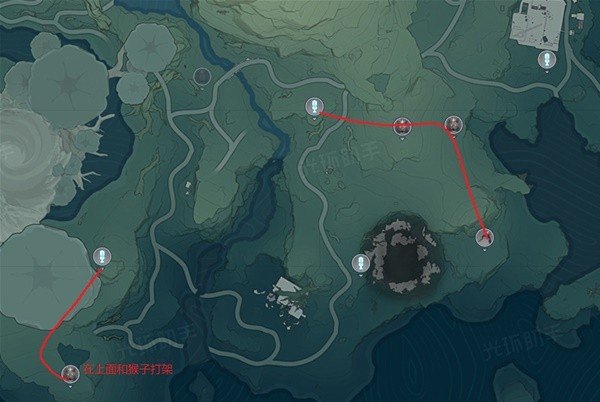Viewport: 600px width, 402px height.
Task: Open the exclamation marker beside the dark crater
Action: pos(361,263)
